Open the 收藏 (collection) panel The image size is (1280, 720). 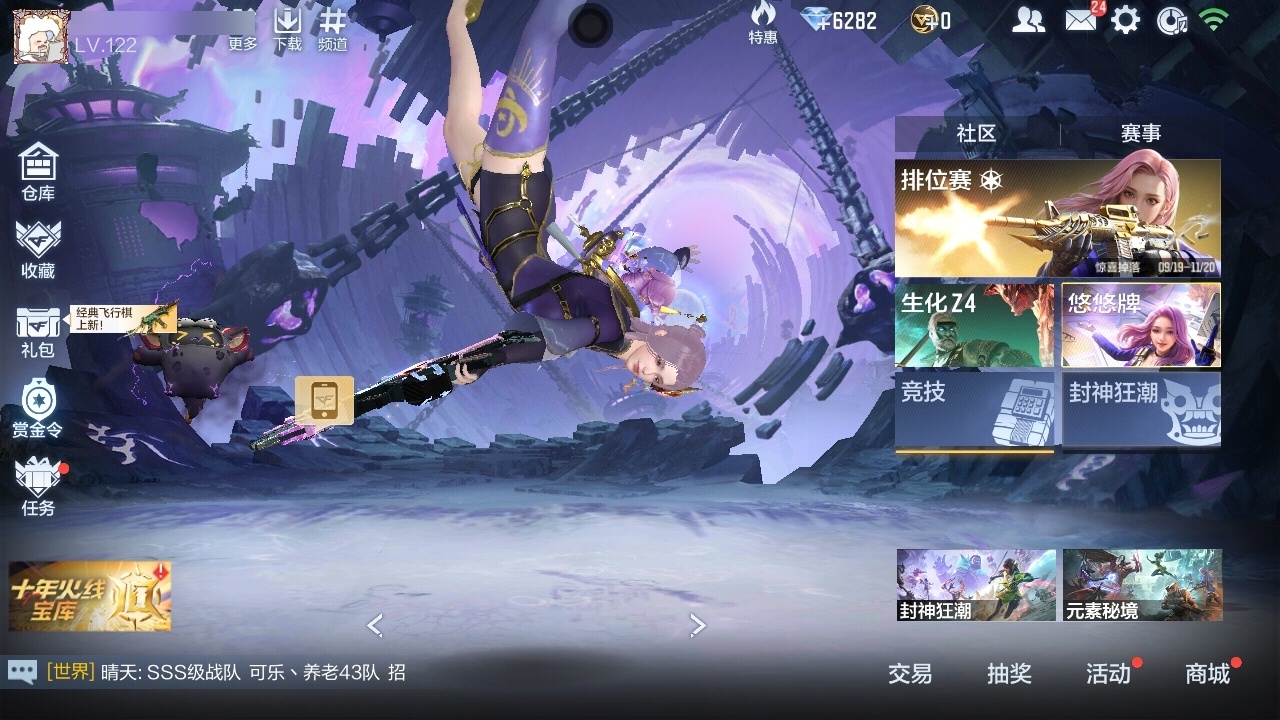click(38, 248)
